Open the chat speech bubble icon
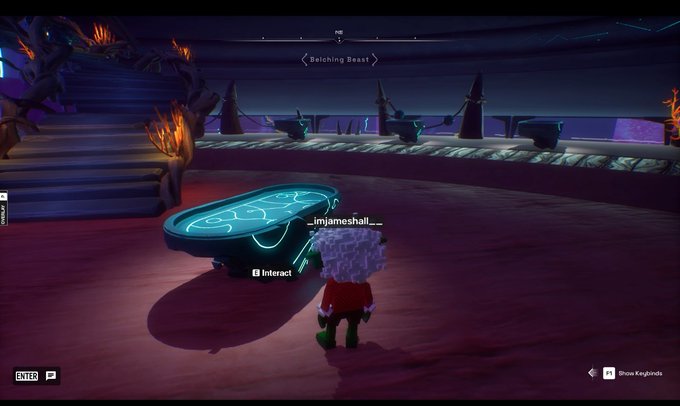This screenshot has width=680, height=406. [51, 376]
